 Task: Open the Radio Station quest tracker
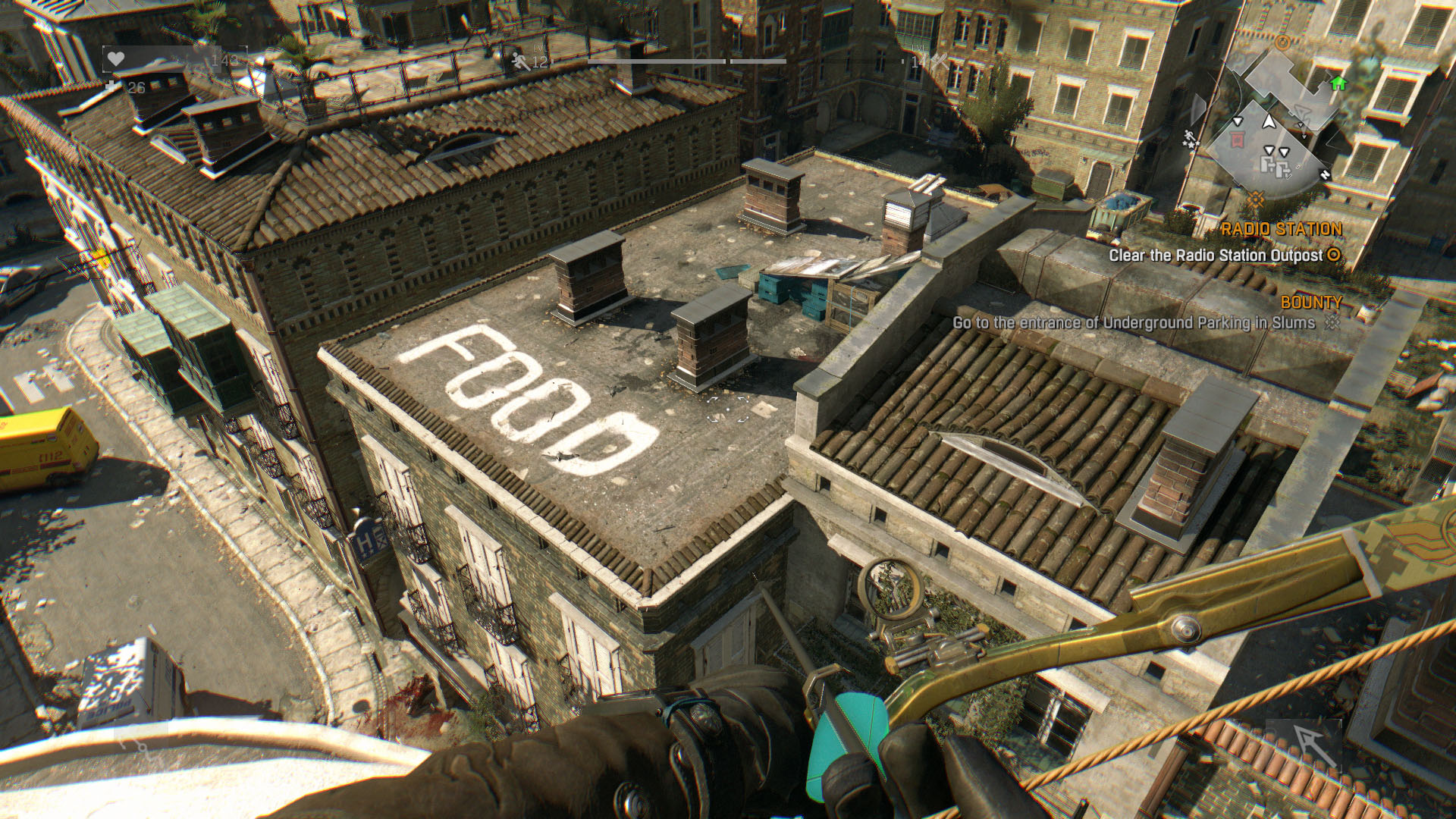[x=1282, y=229]
